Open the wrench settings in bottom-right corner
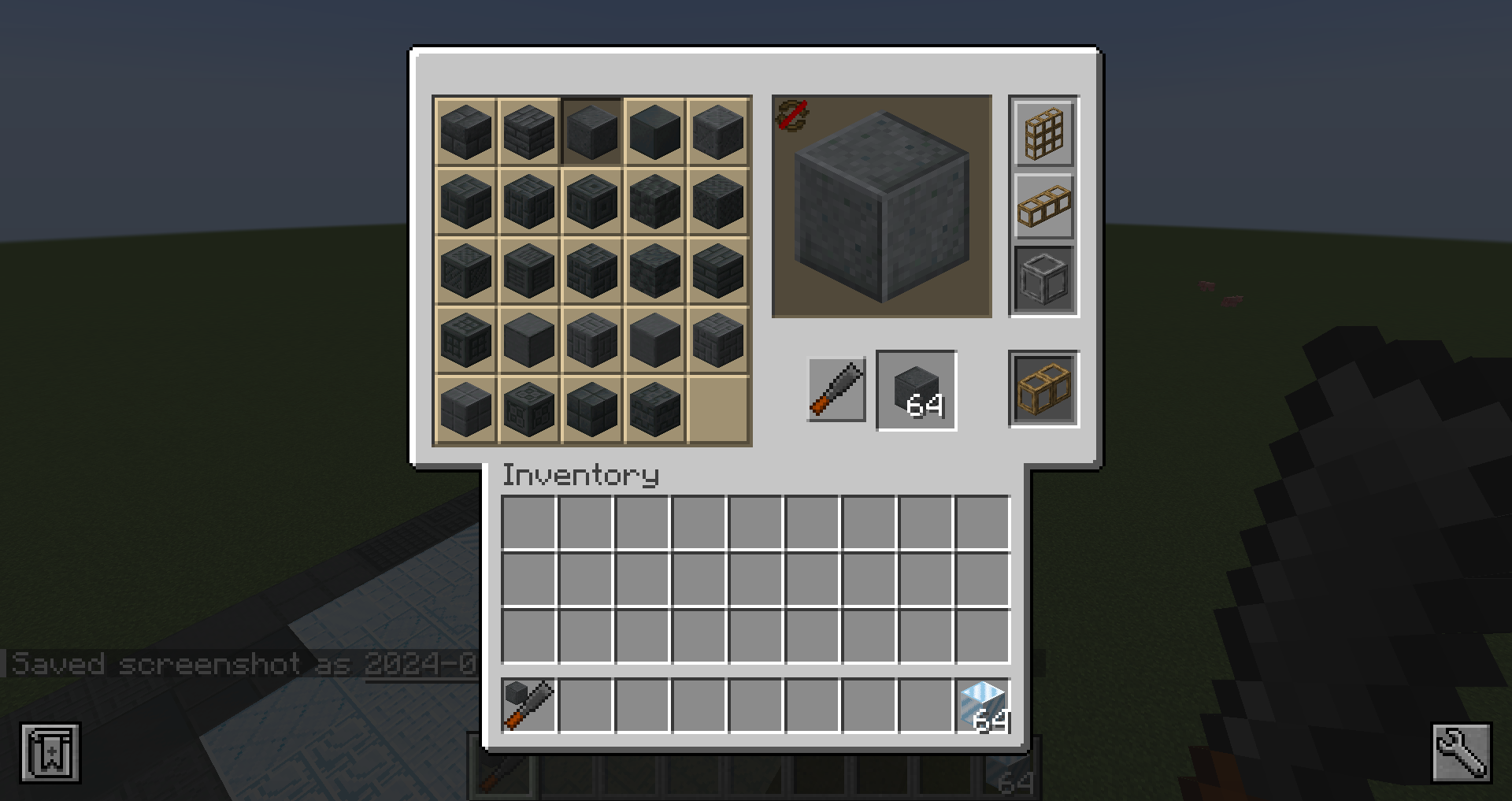This screenshot has height=801, width=1512. coord(1461,752)
